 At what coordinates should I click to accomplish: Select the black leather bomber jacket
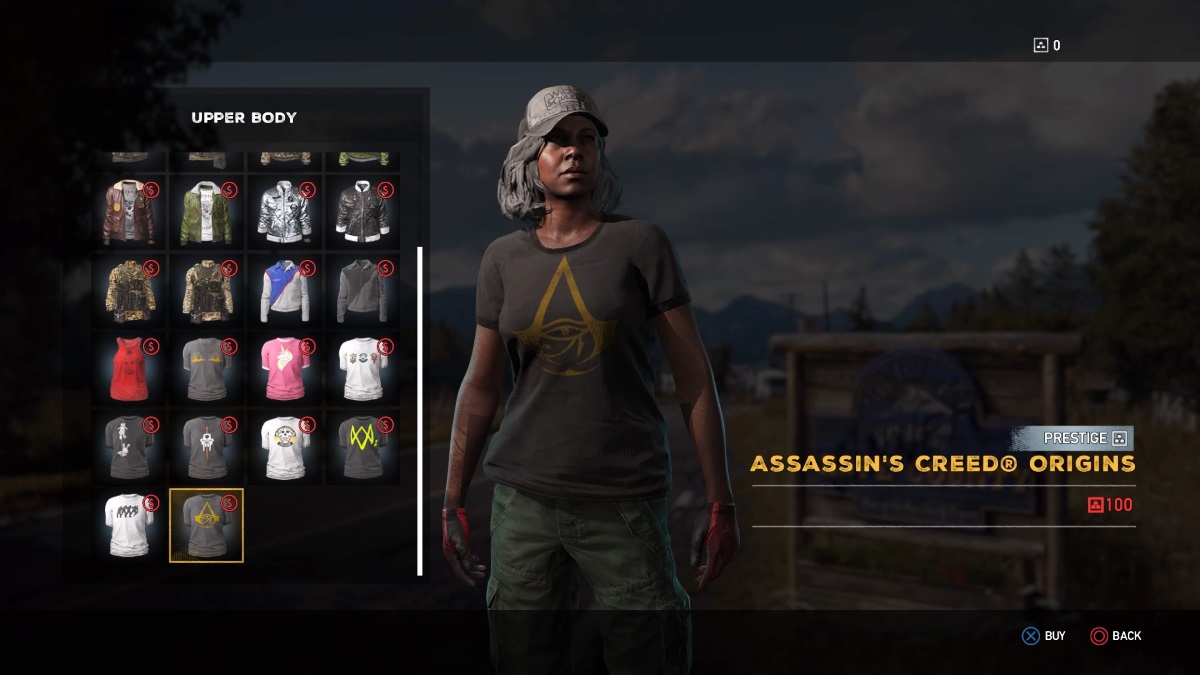(x=362, y=212)
